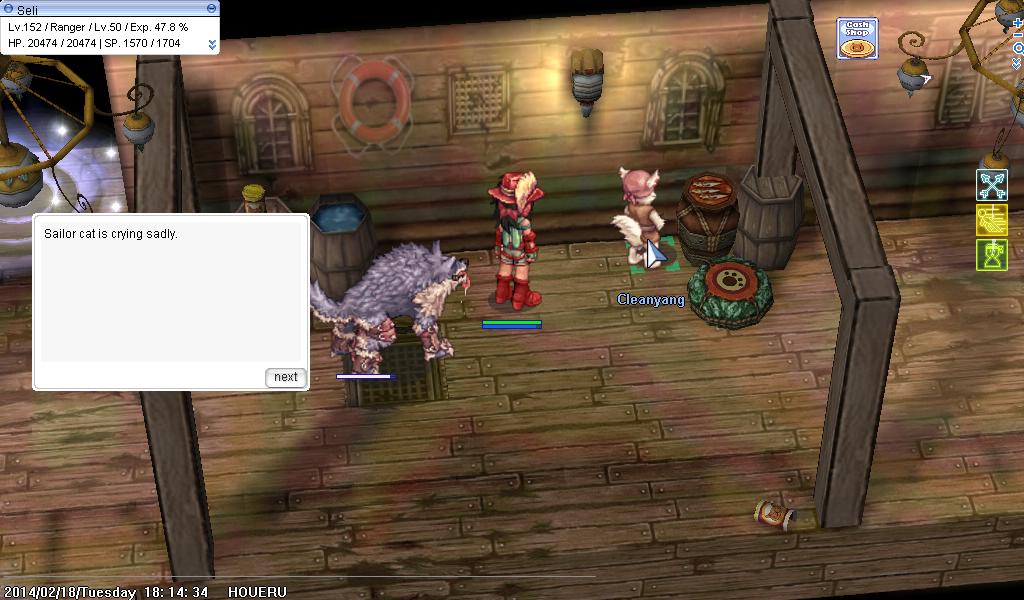The height and width of the screenshot is (600, 1024).
Task: Minimize the Seli status window
Action: tap(211, 8)
